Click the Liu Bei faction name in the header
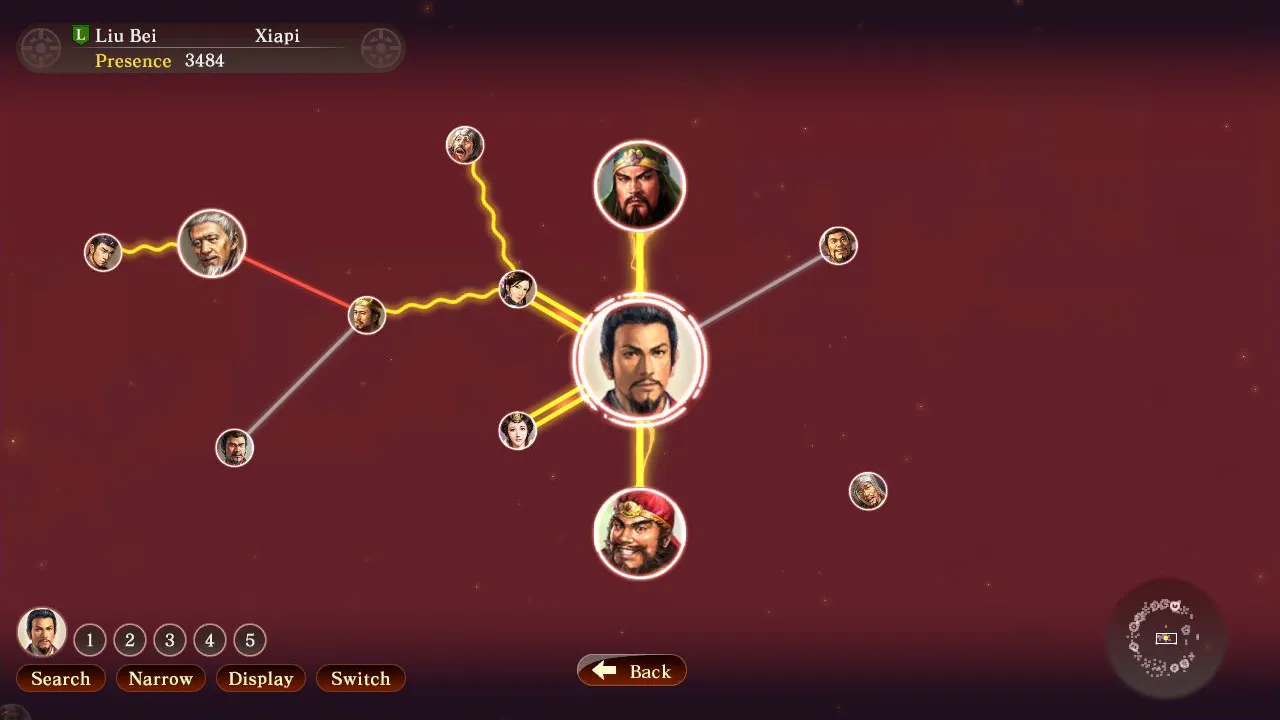The height and width of the screenshot is (720, 1280). (126, 35)
